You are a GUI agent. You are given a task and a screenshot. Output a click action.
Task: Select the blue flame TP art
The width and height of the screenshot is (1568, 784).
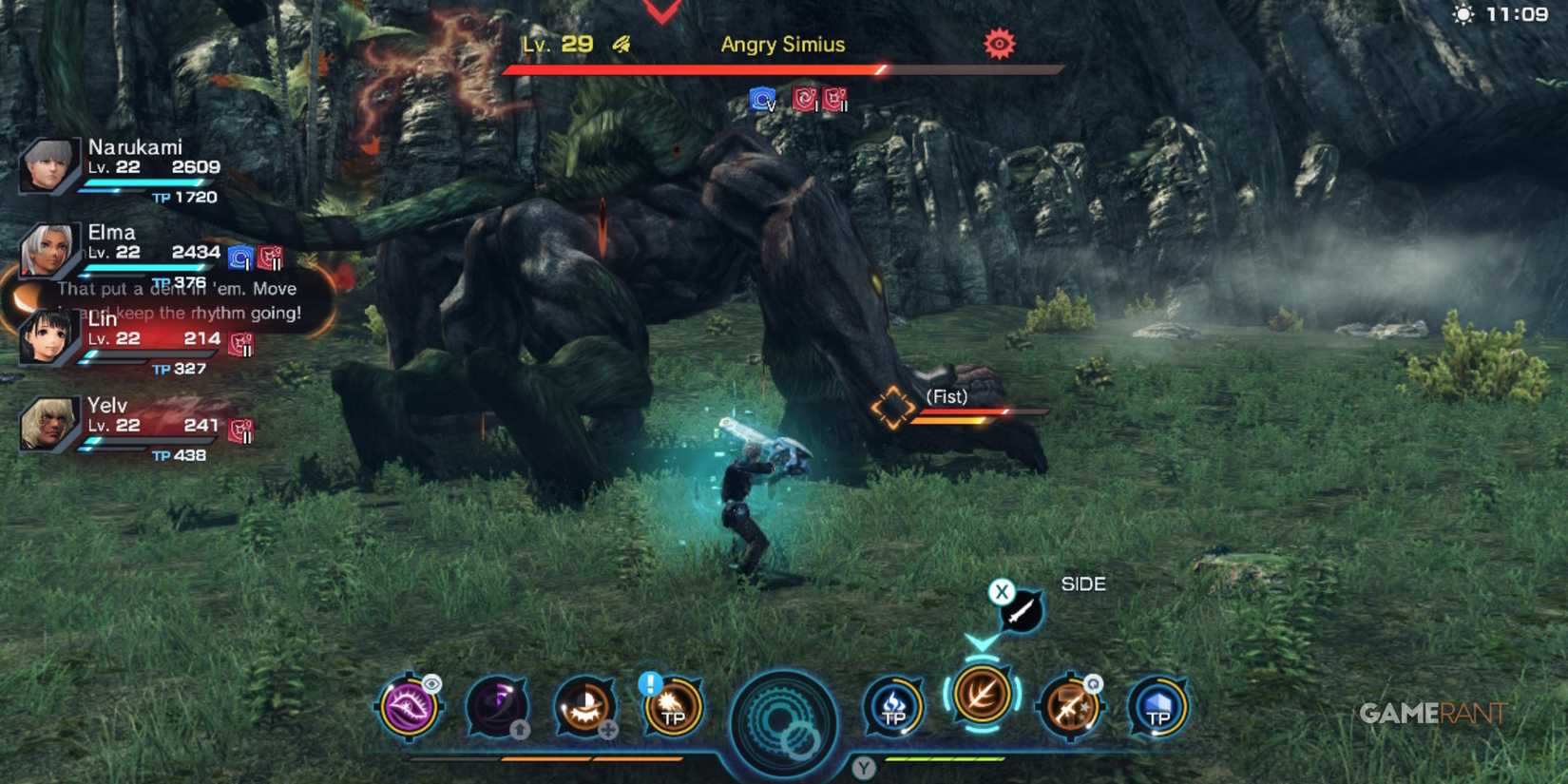[893, 707]
